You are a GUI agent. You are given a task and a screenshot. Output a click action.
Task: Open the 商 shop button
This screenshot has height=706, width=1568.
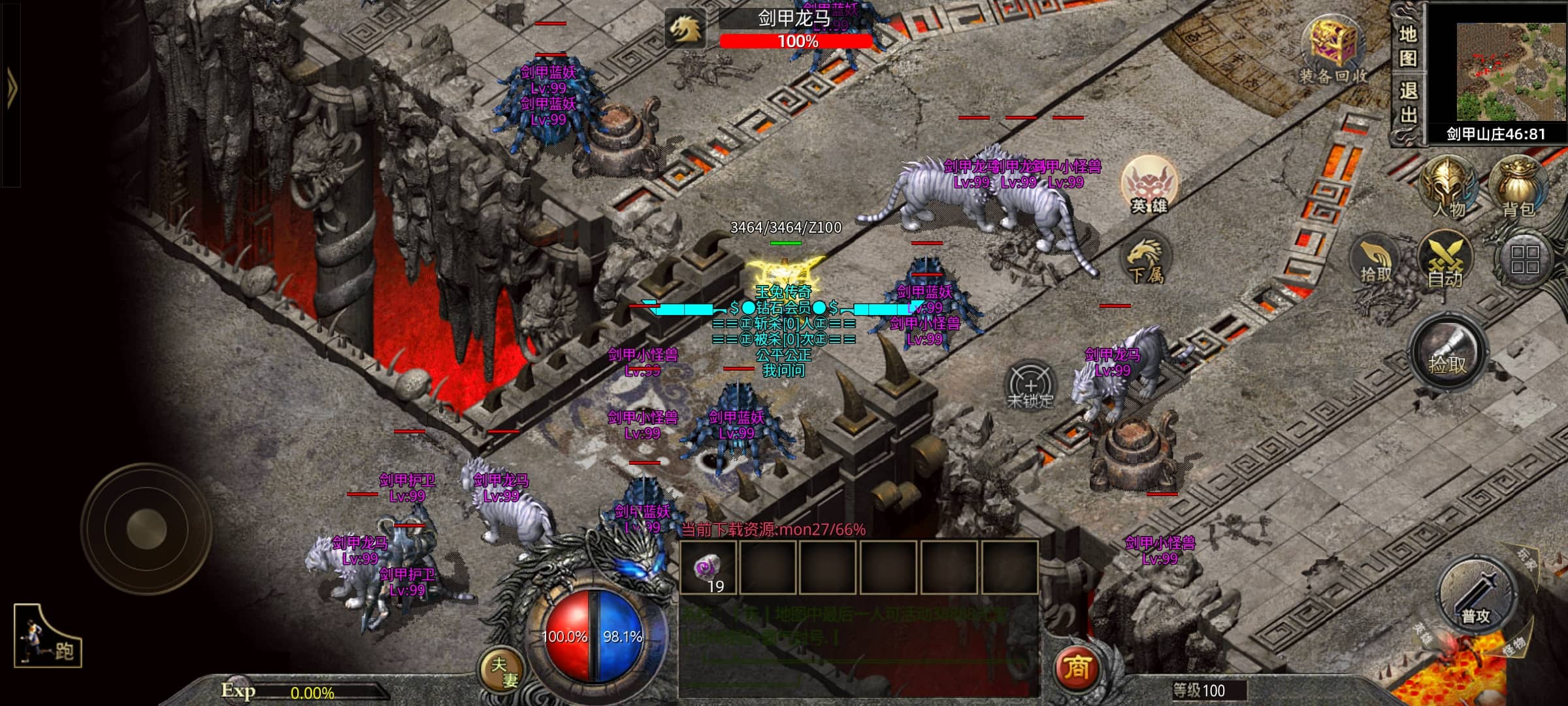[x=1077, y=667]
